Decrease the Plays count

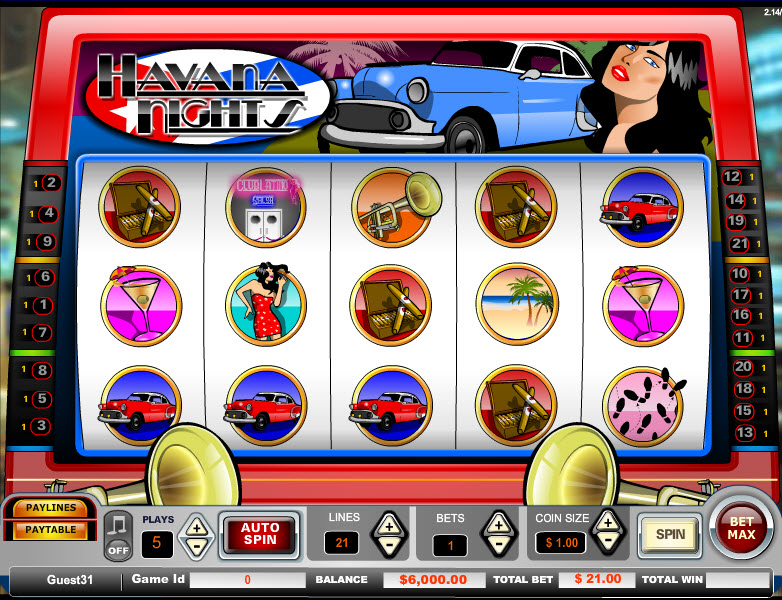point(197,546)
